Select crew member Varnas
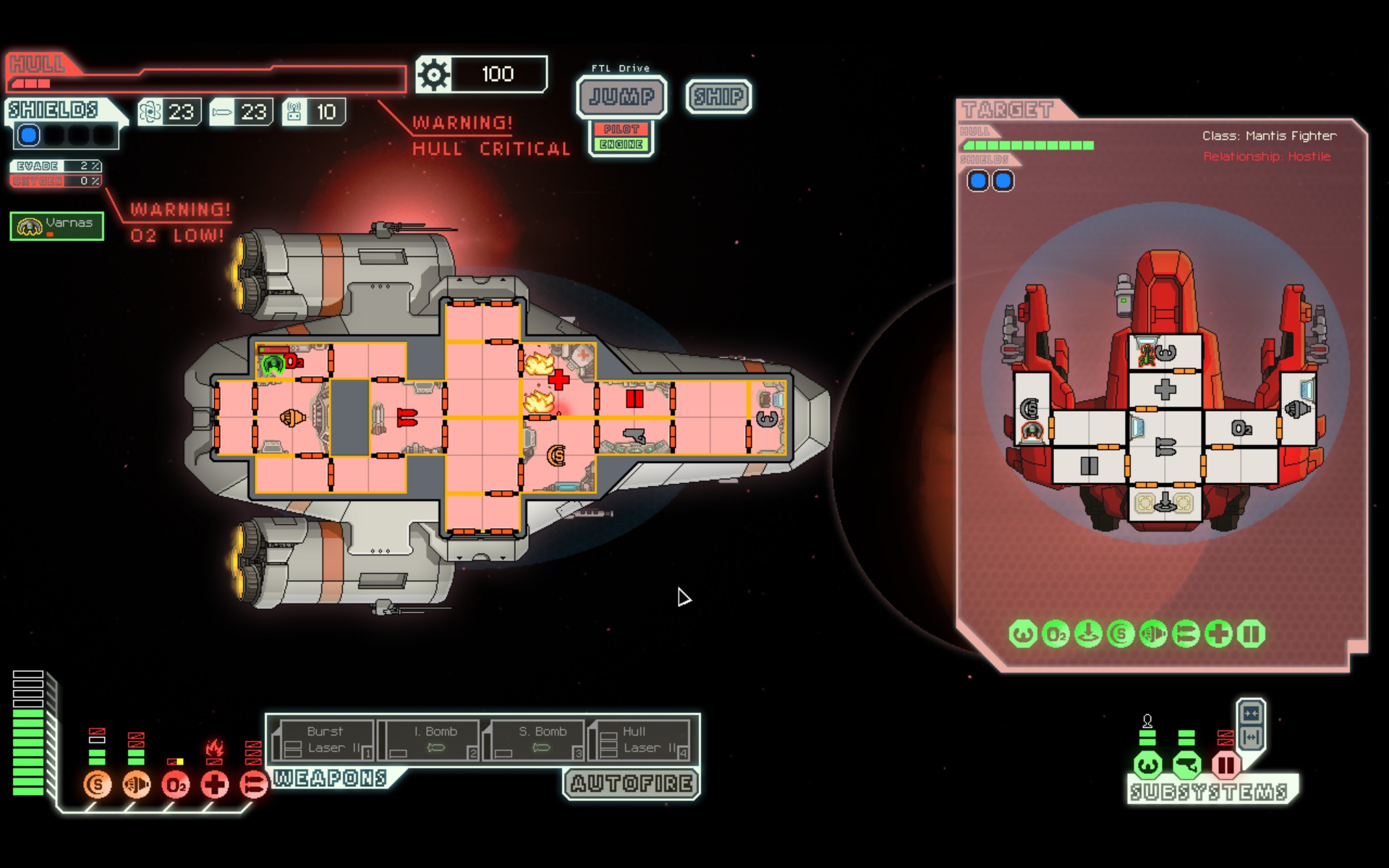Screen dimensions: 1389x868 click(x=57, y=226)
